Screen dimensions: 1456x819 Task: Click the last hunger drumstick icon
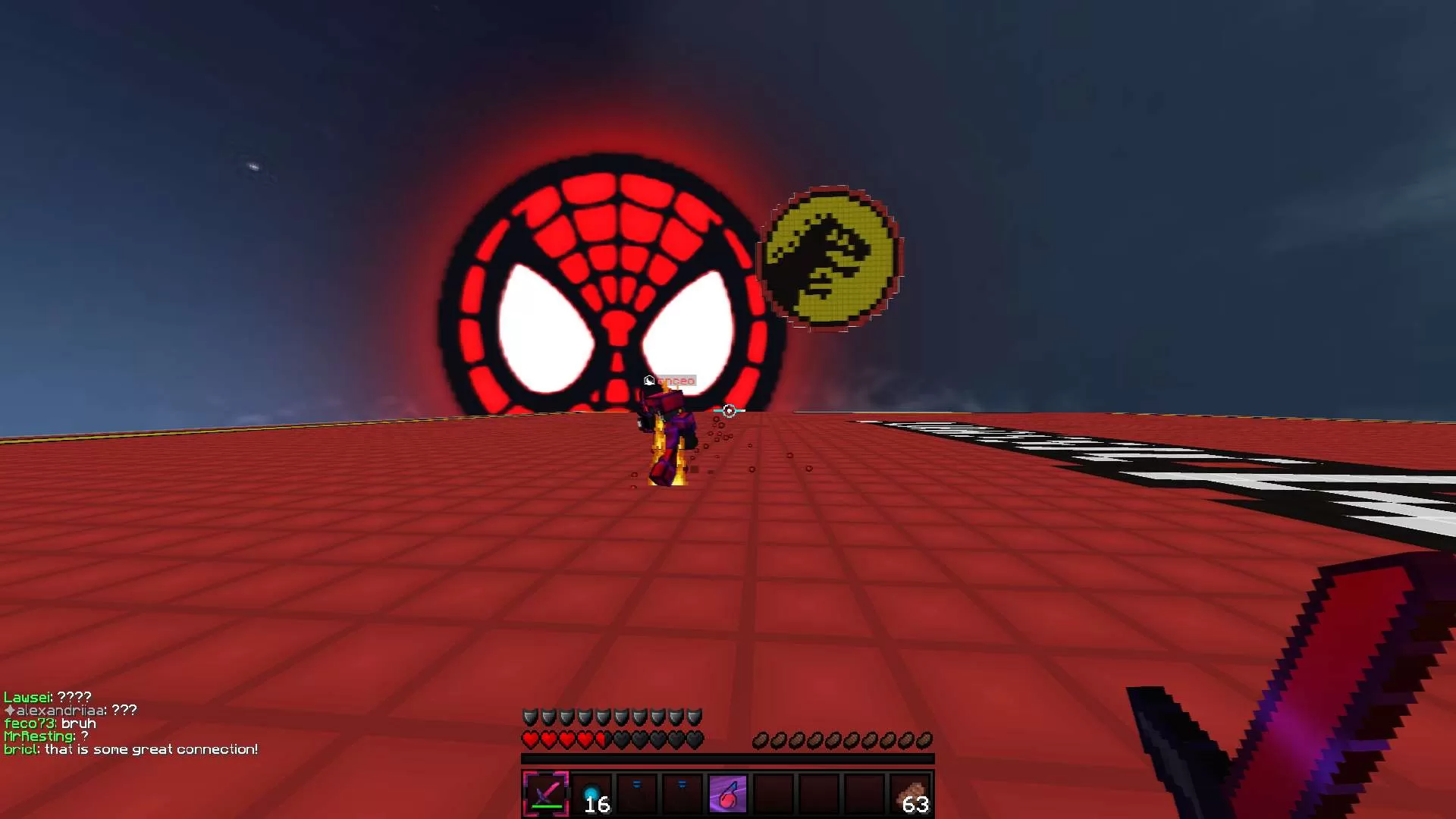[925, 739]
